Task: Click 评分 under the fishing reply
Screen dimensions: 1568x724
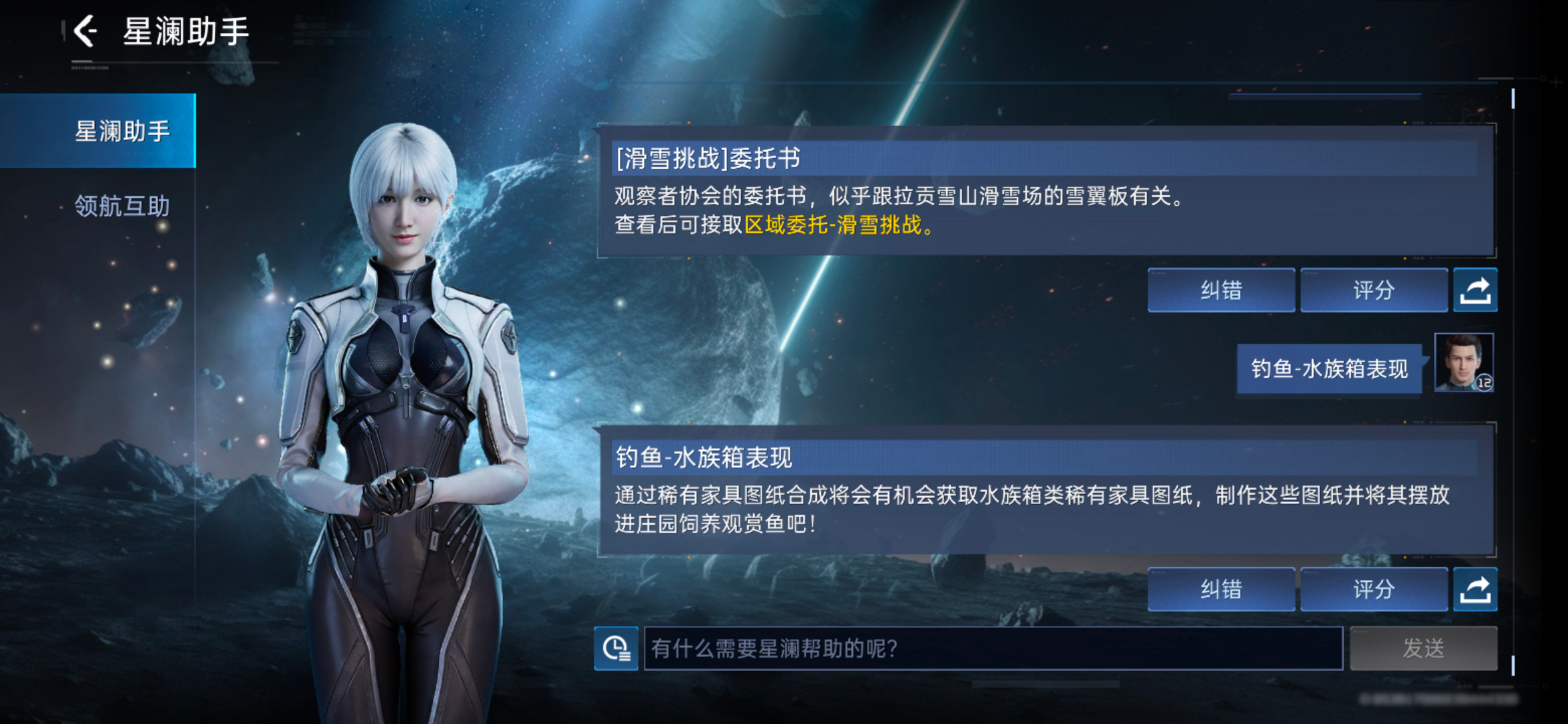Action: coord(1374,590)
